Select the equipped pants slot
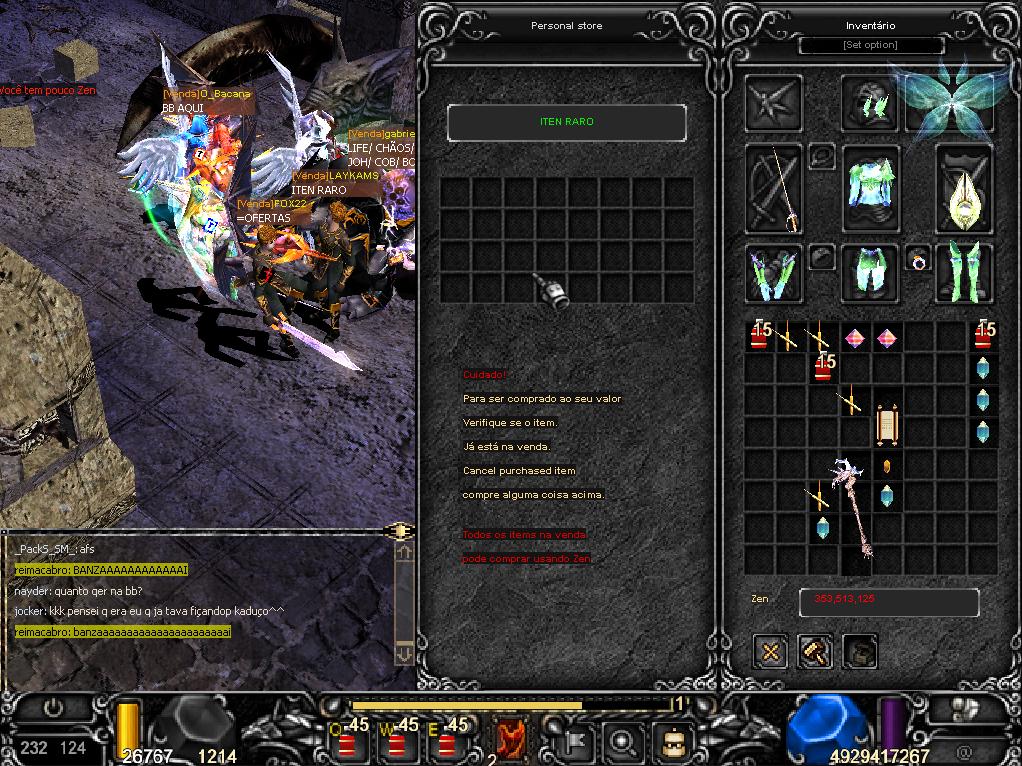 pos(870,272)
